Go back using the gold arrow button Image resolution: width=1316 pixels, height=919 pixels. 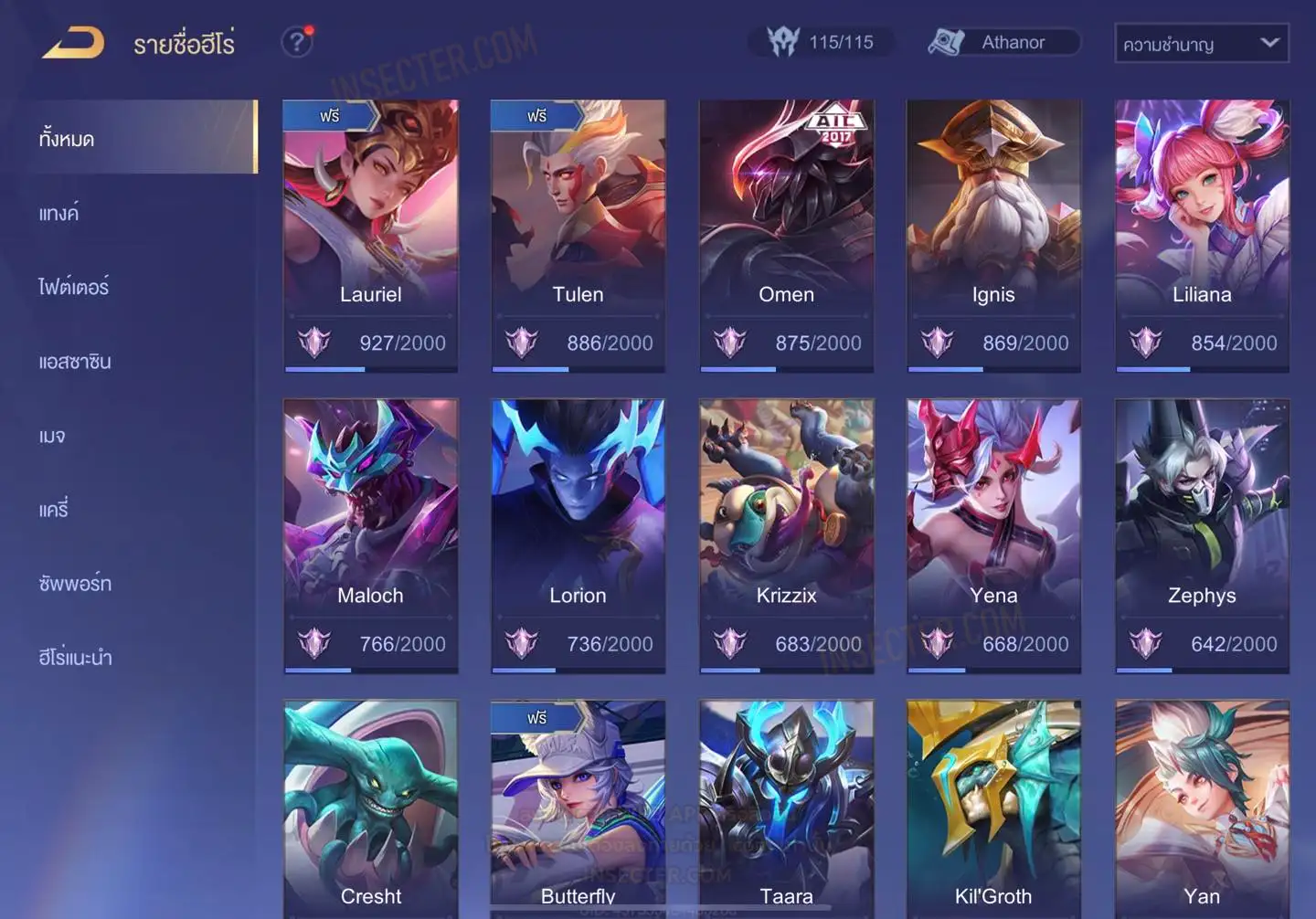pyautogui.click(x=73, y=43)
